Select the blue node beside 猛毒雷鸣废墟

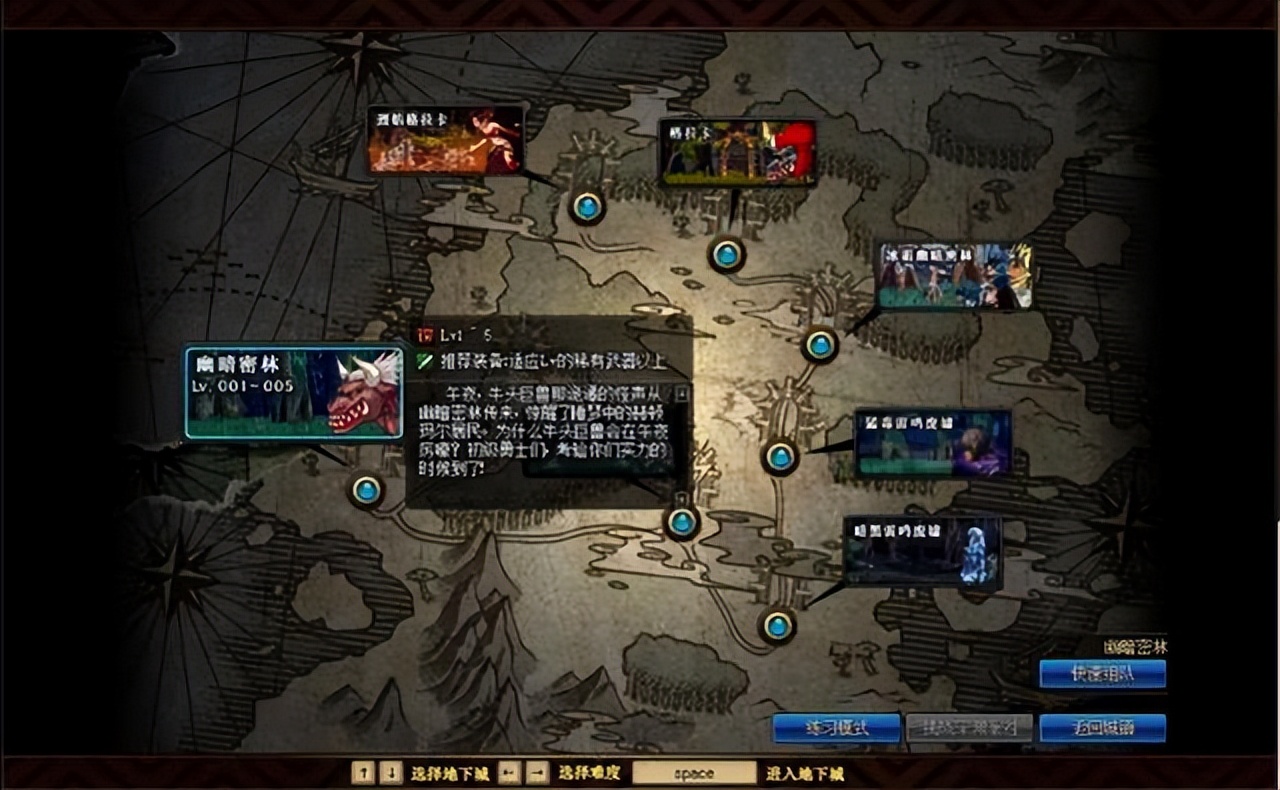coord(780,457)
